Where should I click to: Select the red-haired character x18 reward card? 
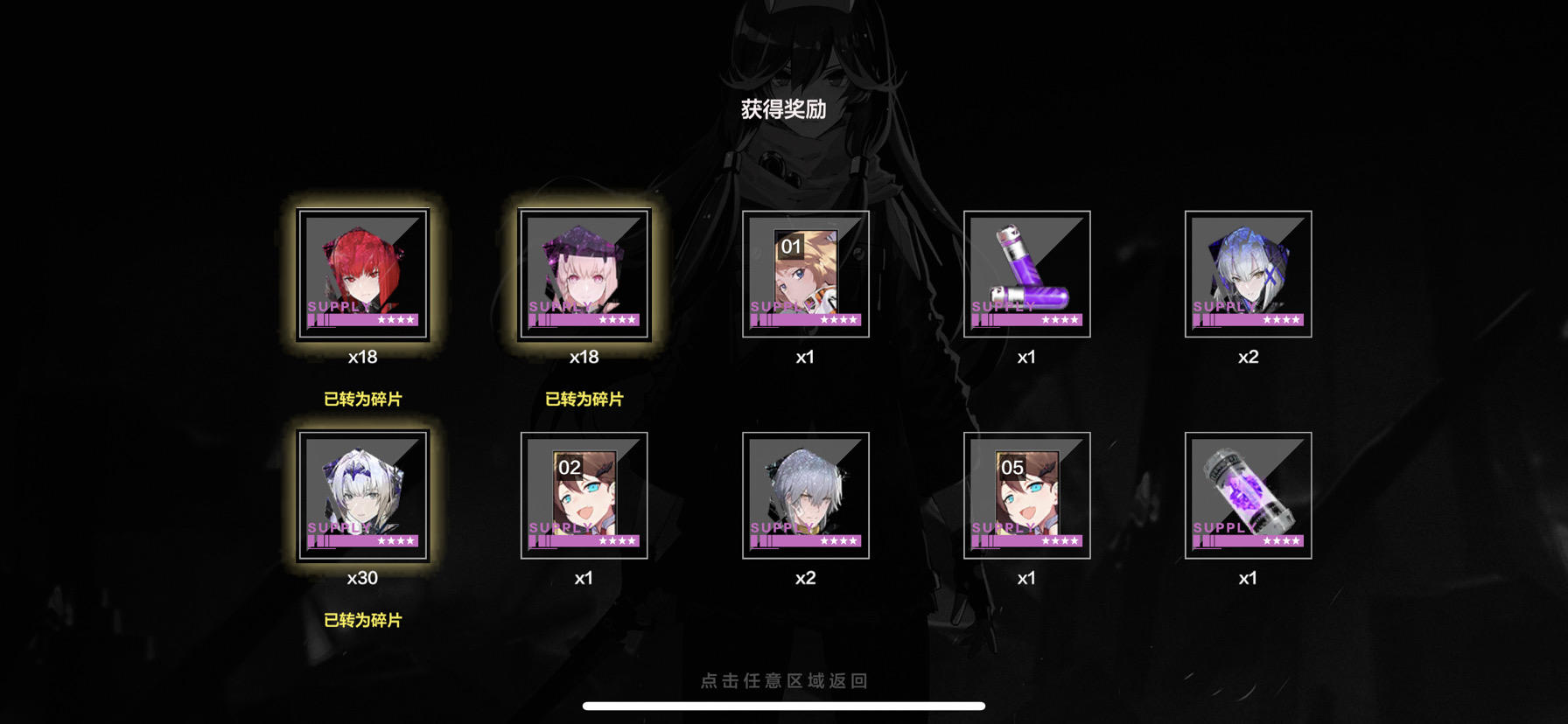[x=364, y=275]
